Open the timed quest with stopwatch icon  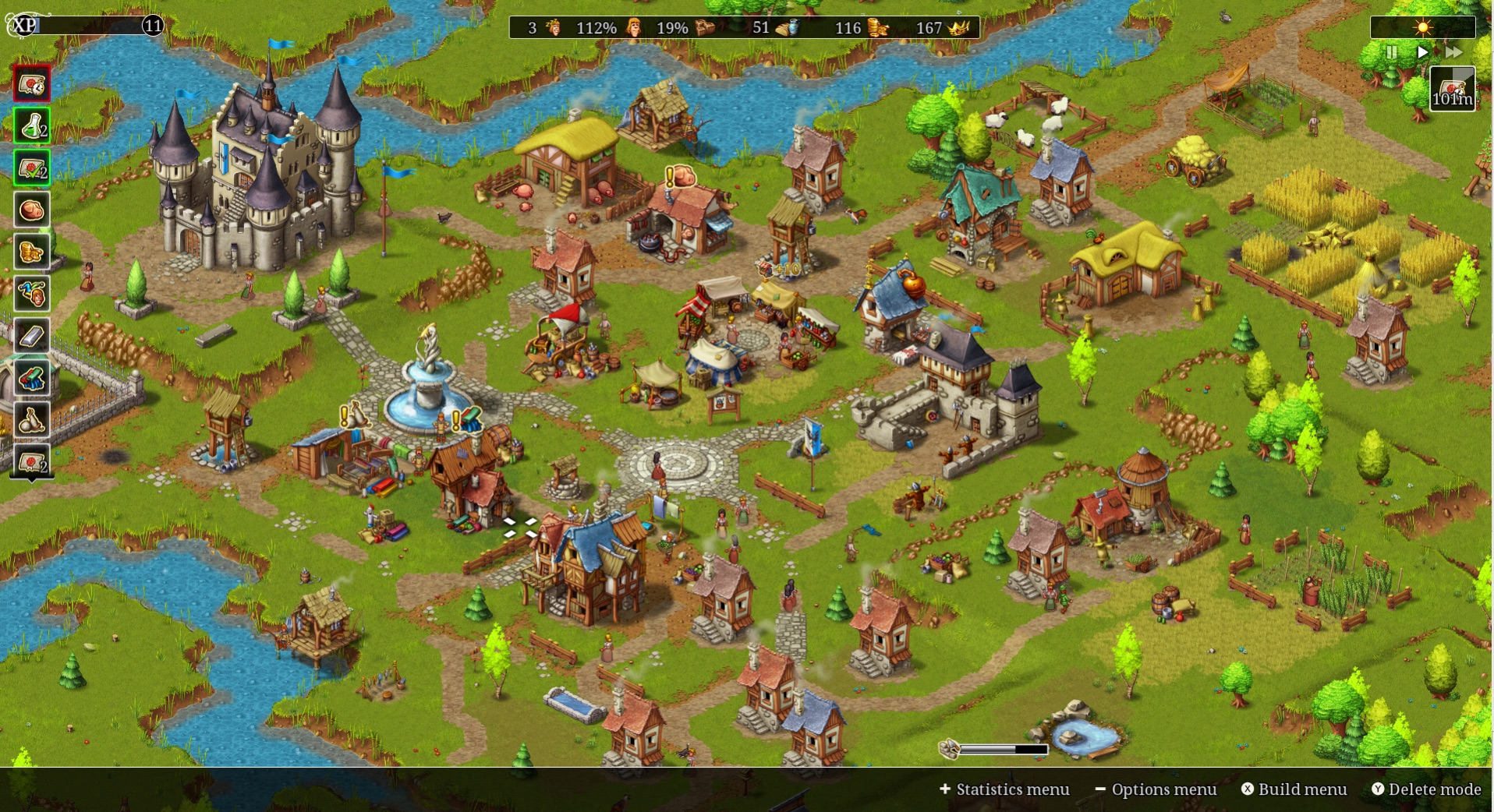[31, 84]
